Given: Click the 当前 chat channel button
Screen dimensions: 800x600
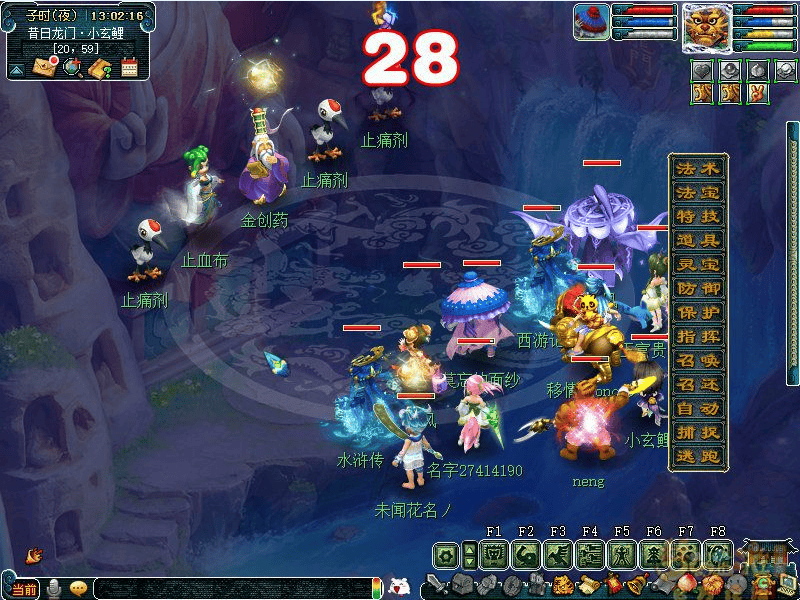Looking at the screenshot, I should (24, 589).
